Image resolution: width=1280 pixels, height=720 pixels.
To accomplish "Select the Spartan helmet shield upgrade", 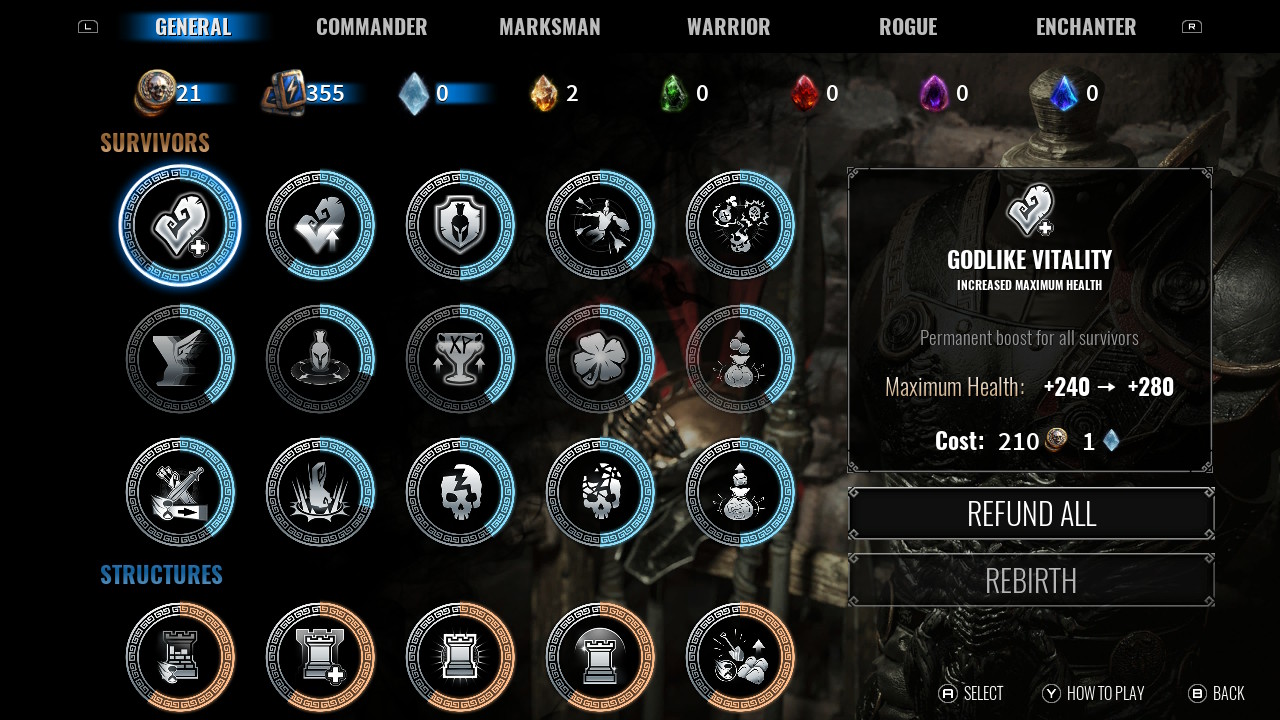I will [460, 225].
